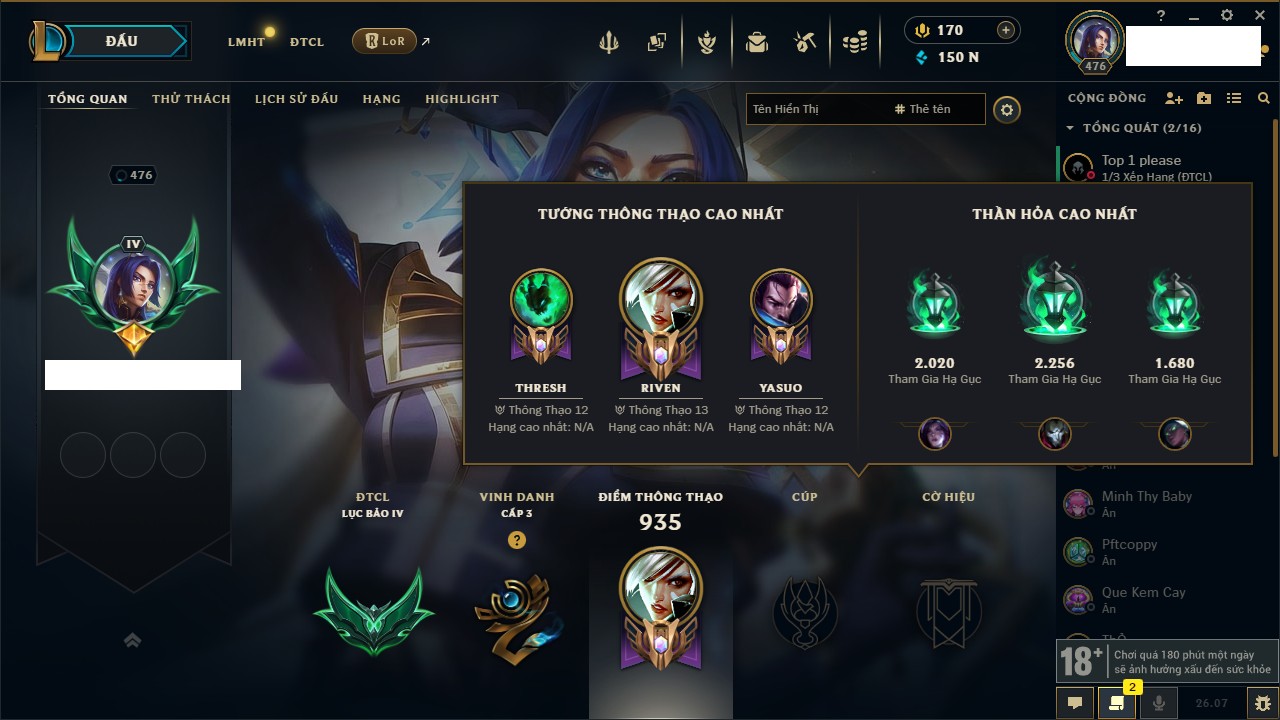Show the HIGHLIGHT tab

coord(461,99)
